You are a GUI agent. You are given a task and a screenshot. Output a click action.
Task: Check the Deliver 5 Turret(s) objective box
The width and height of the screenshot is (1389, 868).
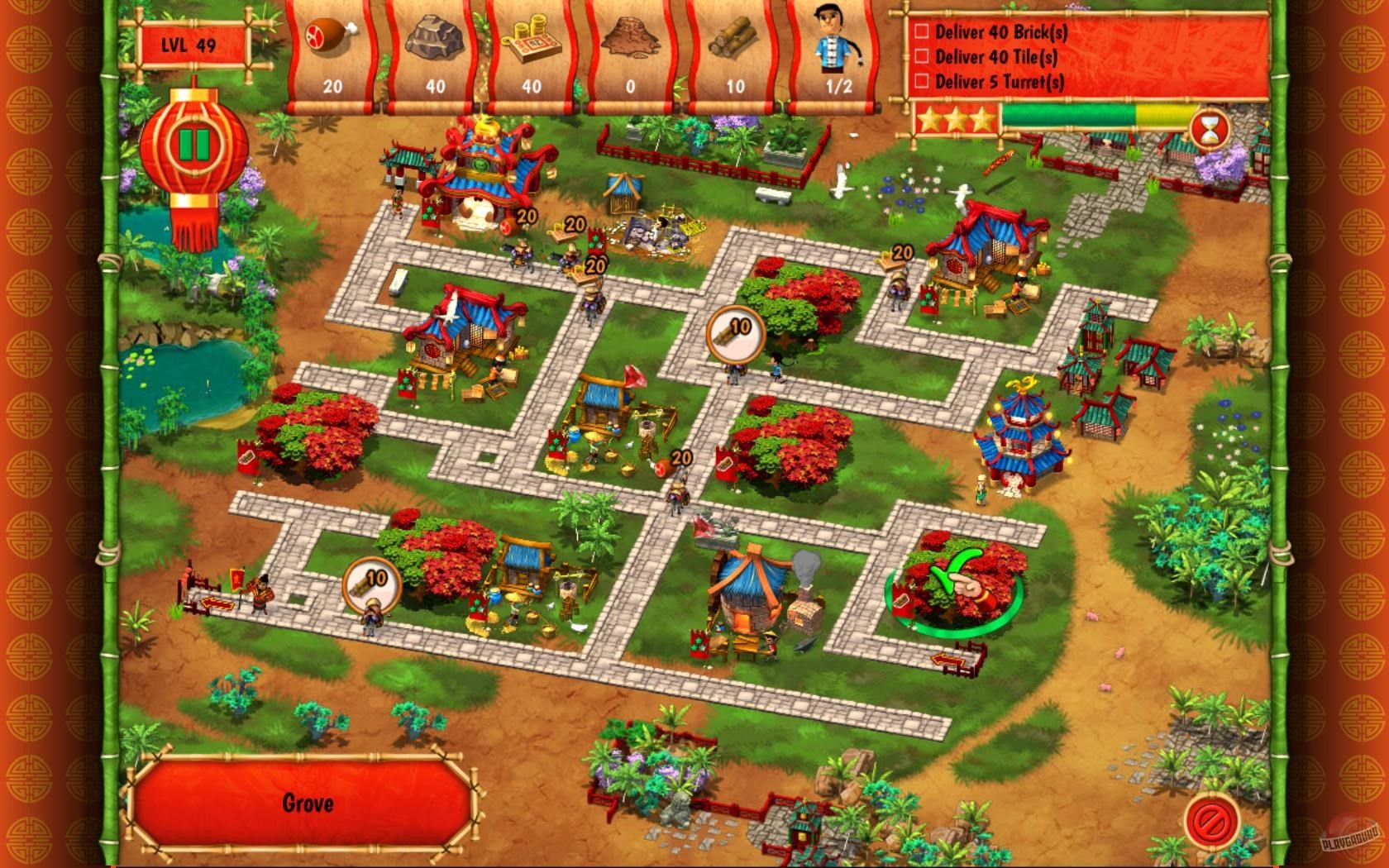[x=920, y=83]
